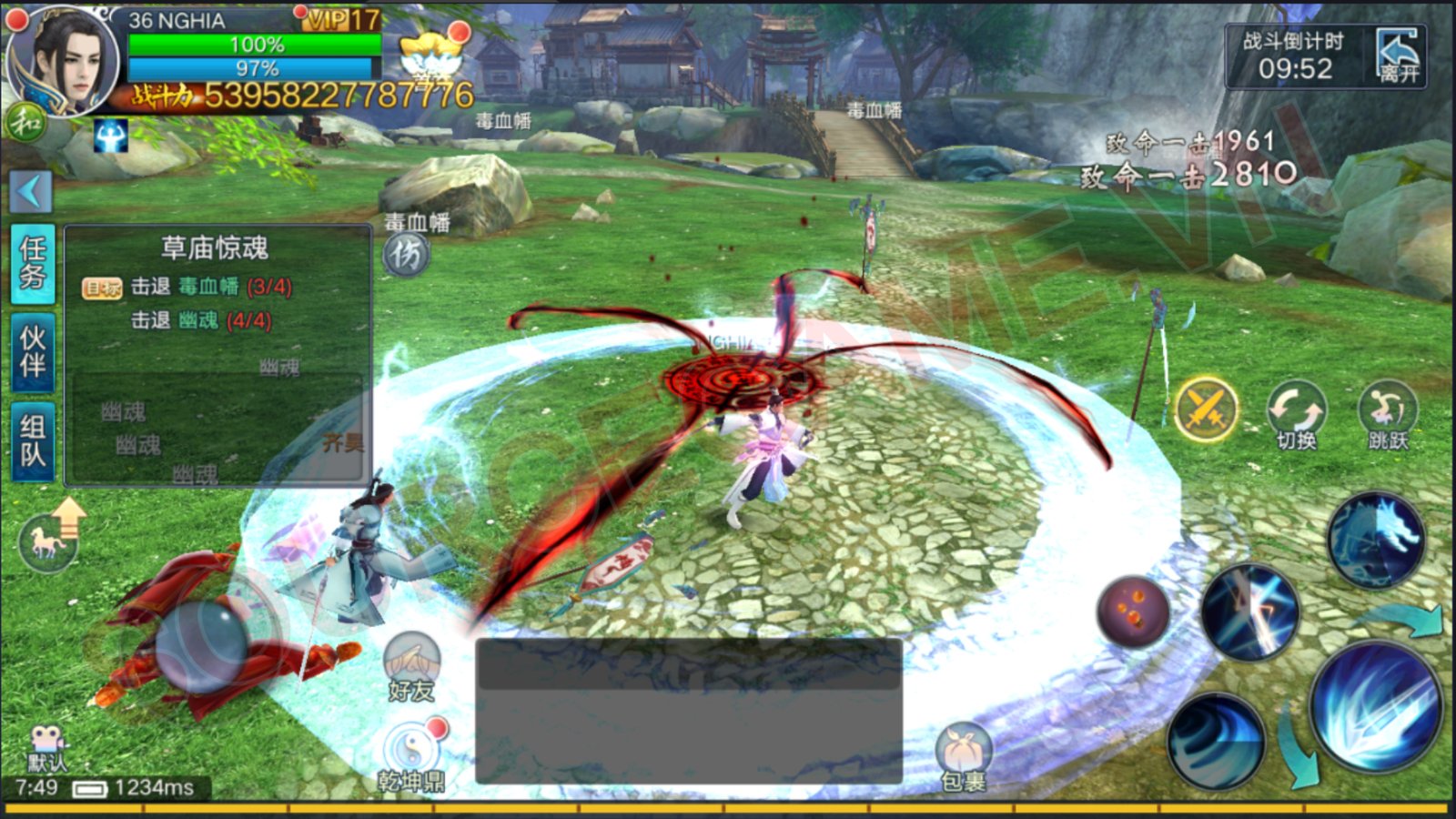Viewport: 1456px width, 819px height.
Task: Switch to the 任务 quest tab
Action: click(33, 263)
